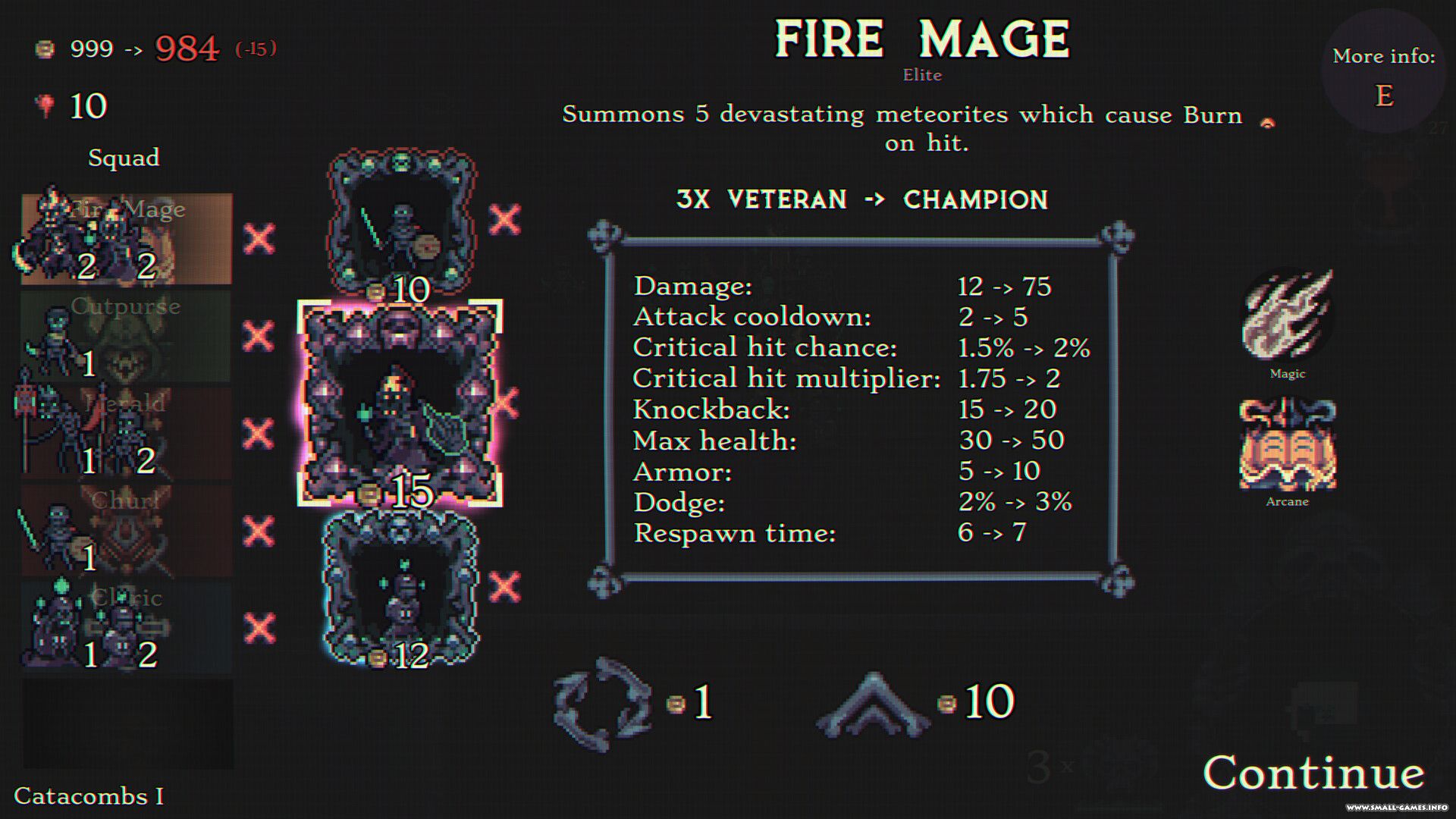The height and width of the screenshot is (819, 1456).
Task: Select Fire Mage in the squad list
Action: (x=127, y=239)
